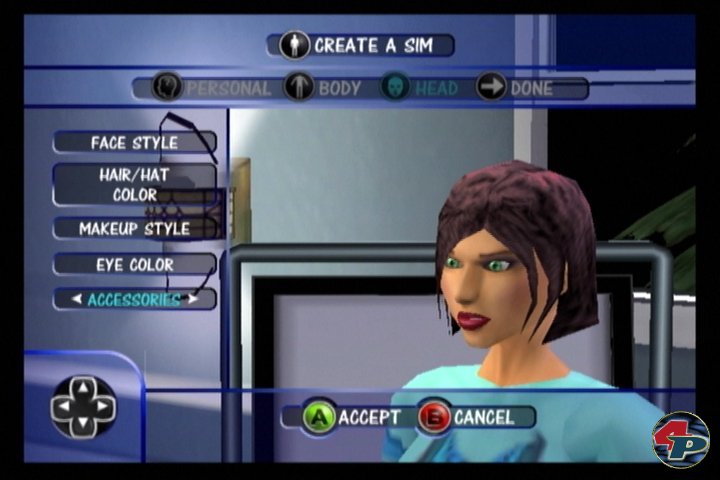Select the Face Style option
Image resolution: width=720 pixels, height=480 pixels.
tap(134, 142)
